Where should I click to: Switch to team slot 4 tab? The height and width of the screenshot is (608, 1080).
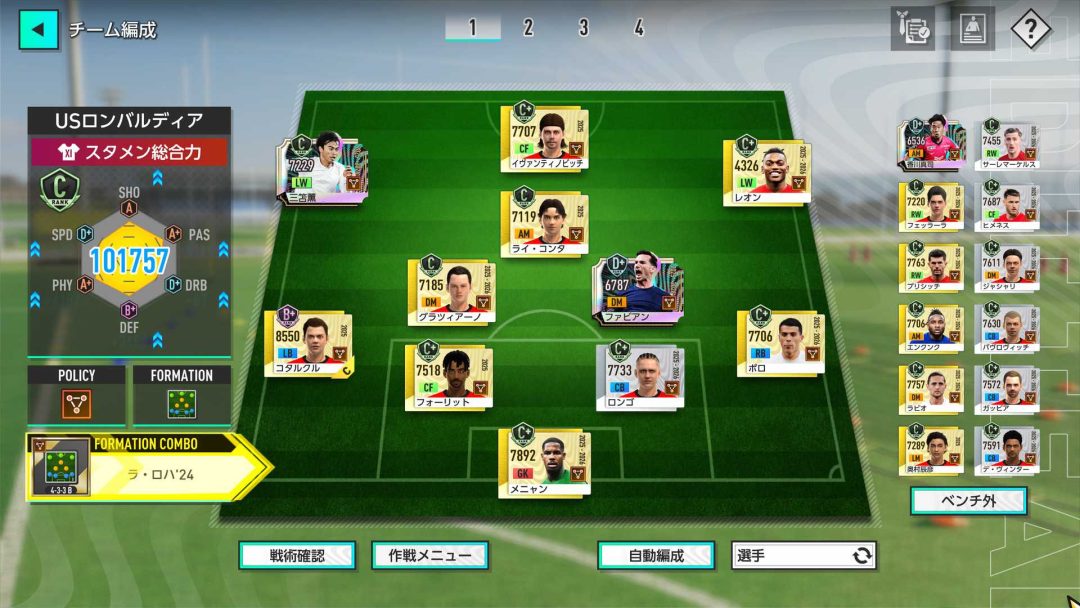(x=638, y=28)
